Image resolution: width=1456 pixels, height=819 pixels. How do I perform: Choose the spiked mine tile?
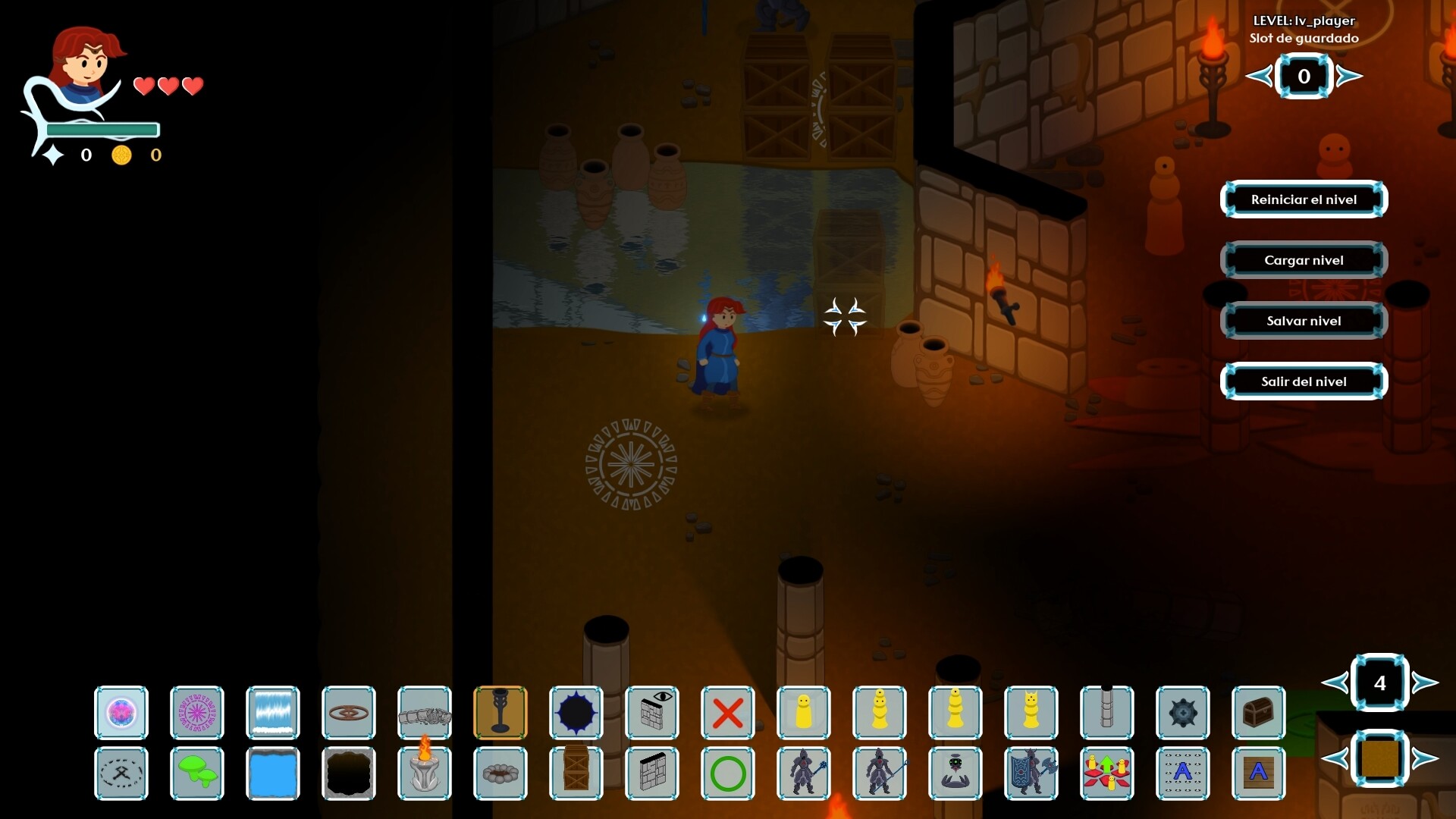1183,713
